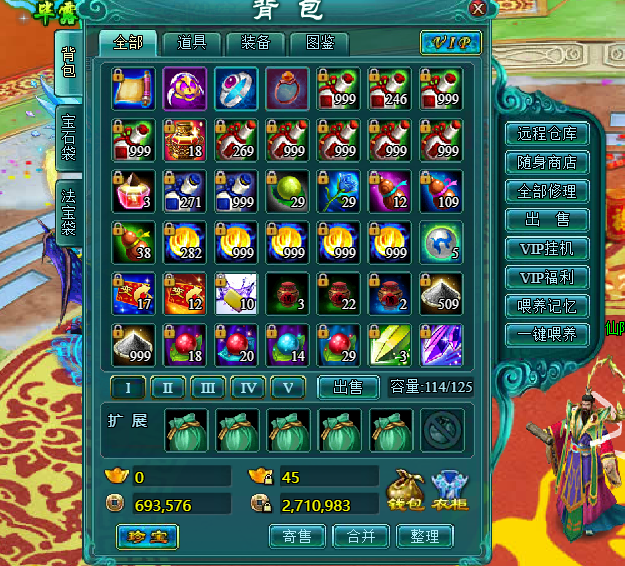Select bag page V
Image resolution: width=625 pixels, height=566 pixels.
[288, 387]
